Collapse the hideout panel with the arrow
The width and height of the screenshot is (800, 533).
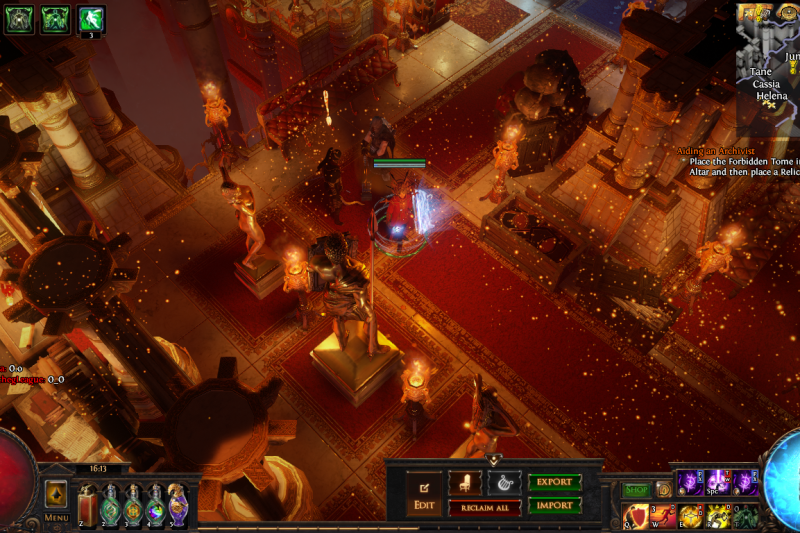click(x=493, y=459)
